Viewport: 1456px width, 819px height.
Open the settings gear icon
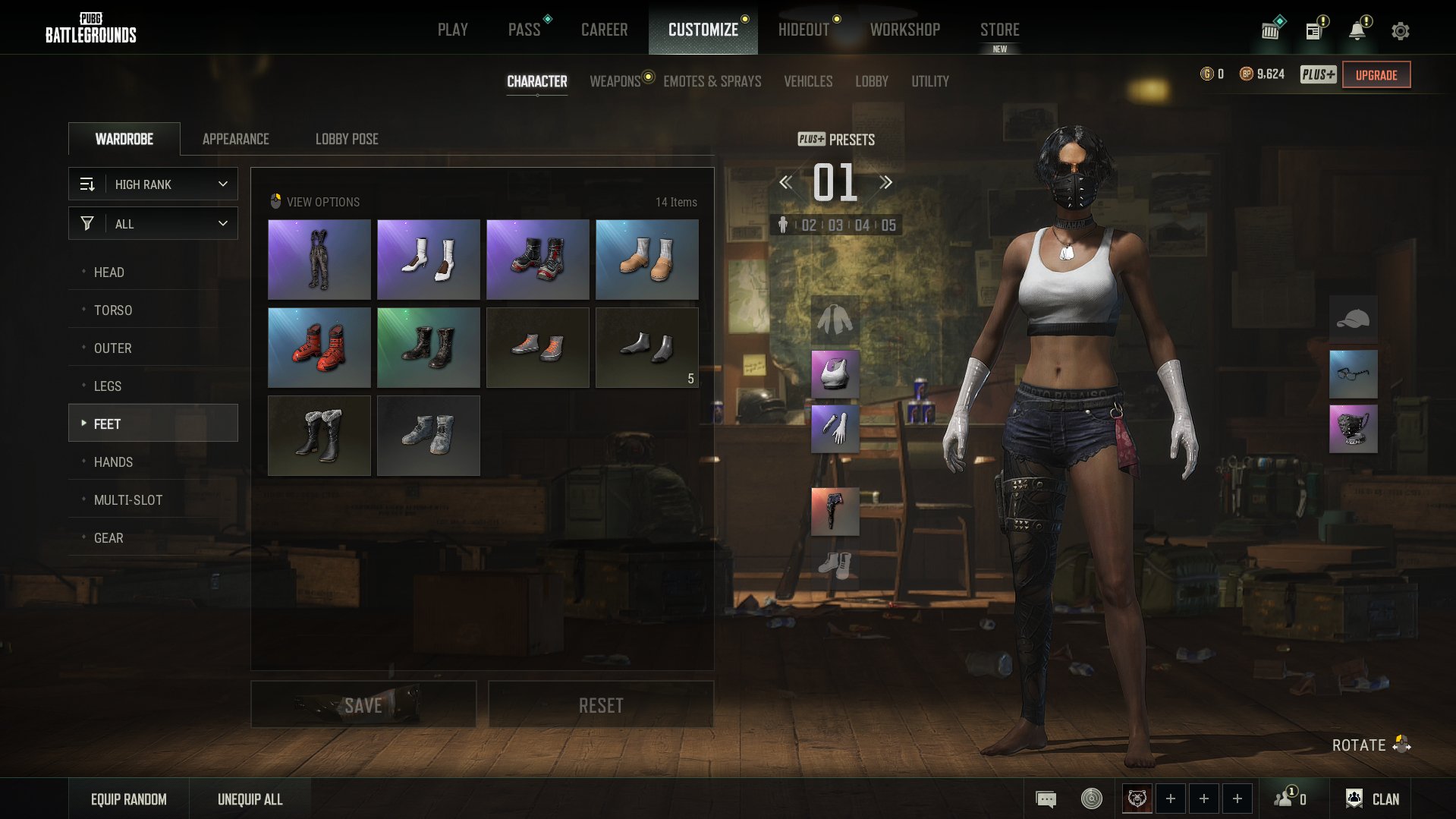[x=1400, y=31]
